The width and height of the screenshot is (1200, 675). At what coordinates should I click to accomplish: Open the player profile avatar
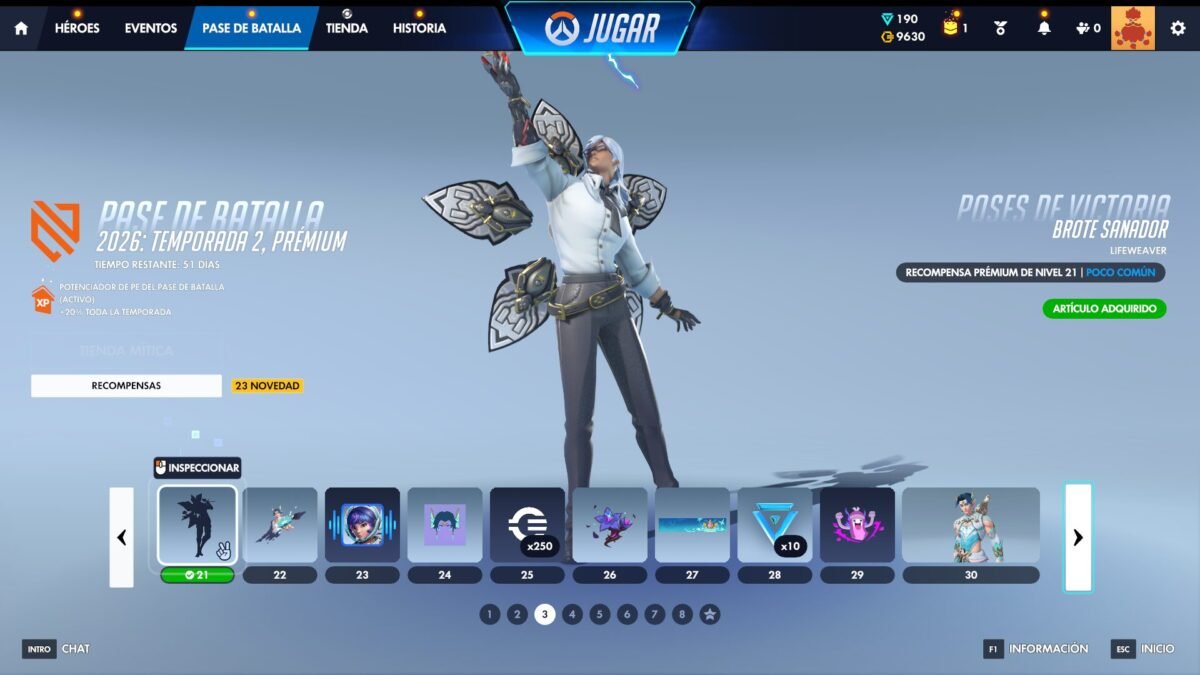point(1132,28)
